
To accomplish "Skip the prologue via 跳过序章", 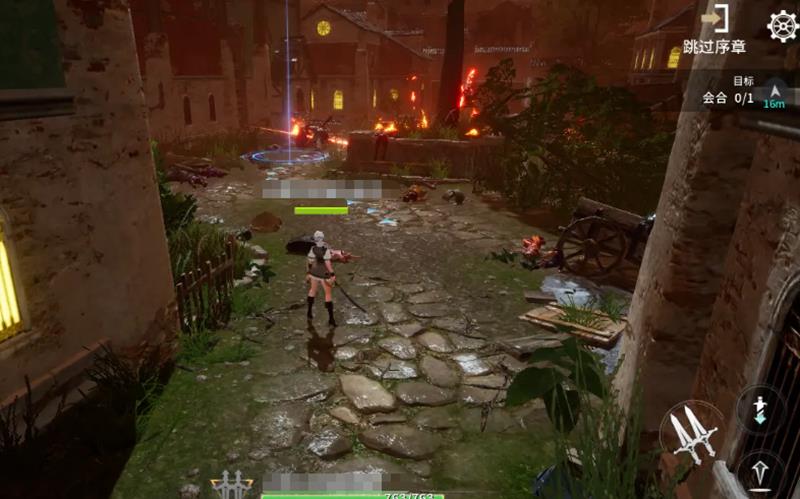I will (714, 31).
